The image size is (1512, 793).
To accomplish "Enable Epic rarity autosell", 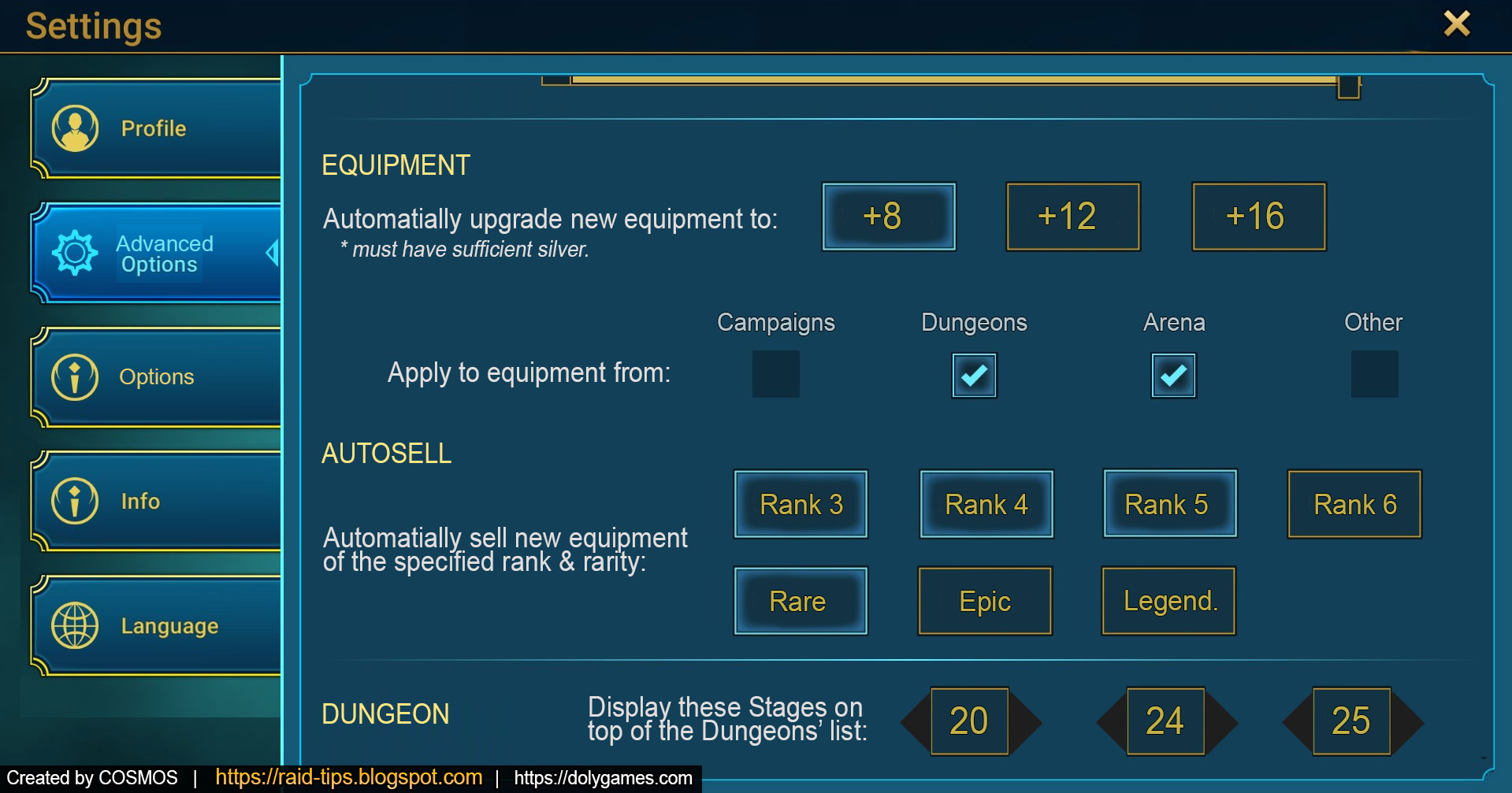I will pyautogui.click(x=984, y=601).
